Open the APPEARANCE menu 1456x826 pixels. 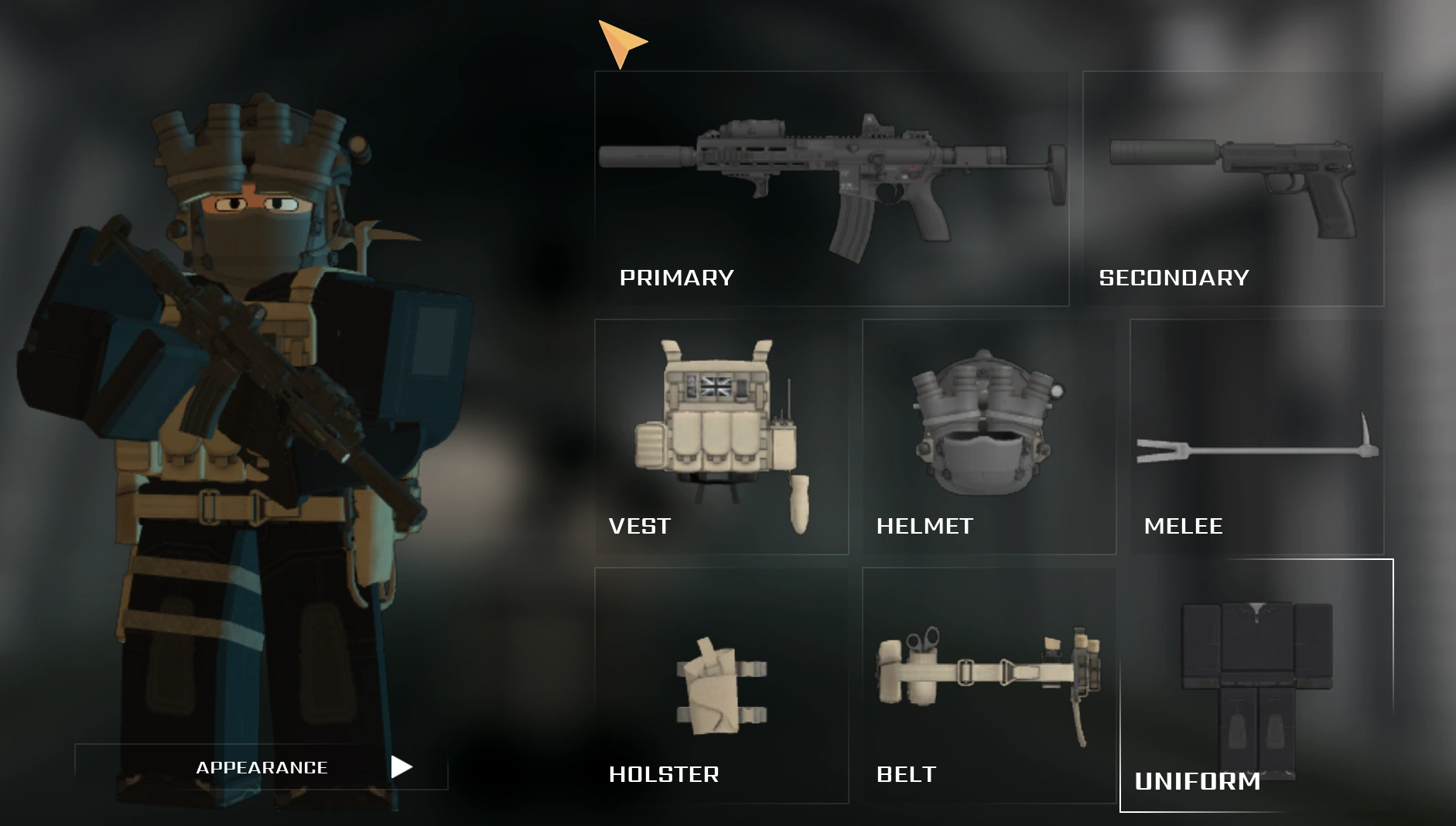click(261, 767)
